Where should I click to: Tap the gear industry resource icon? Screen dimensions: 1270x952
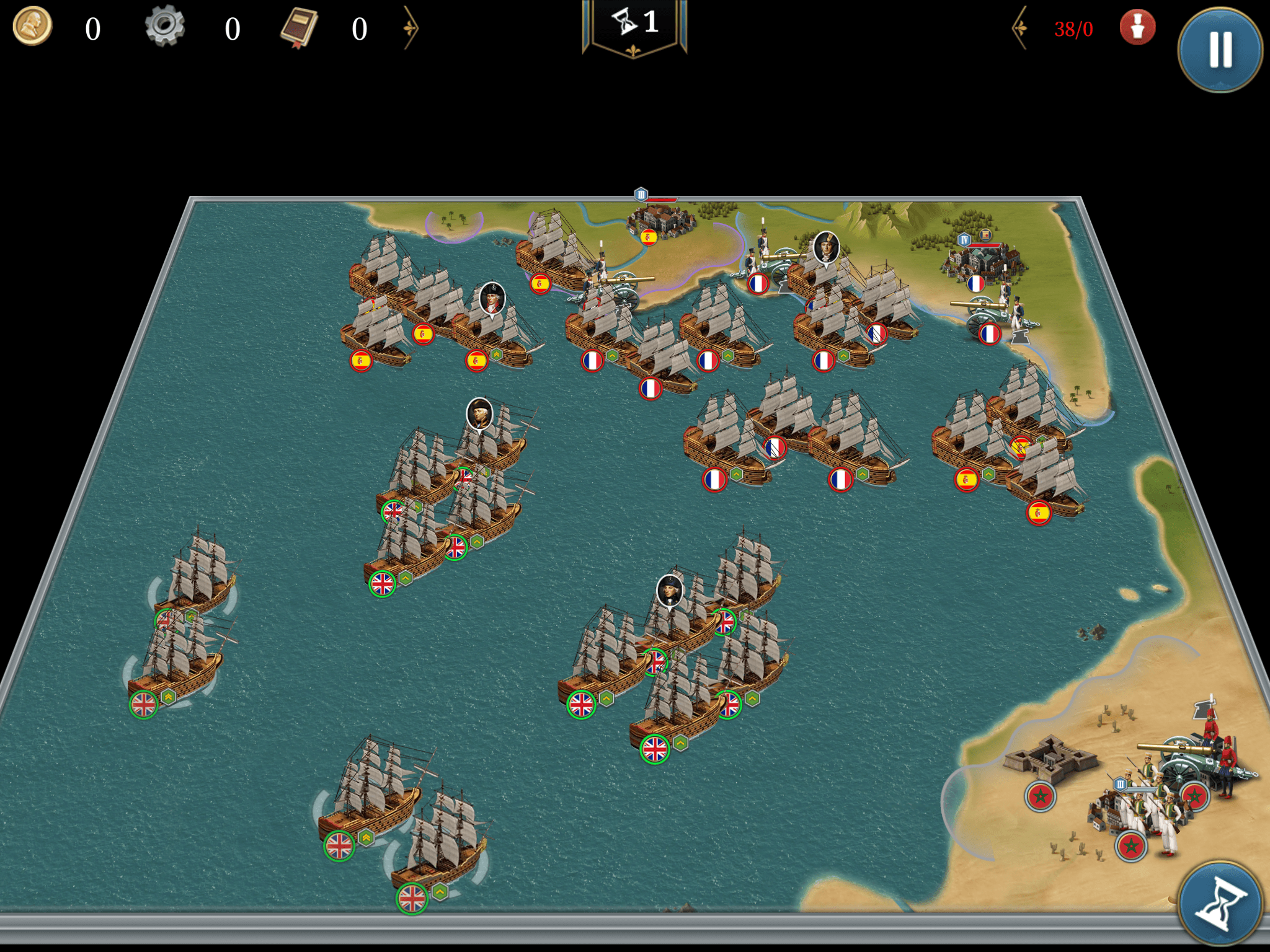tap(164, 27)
